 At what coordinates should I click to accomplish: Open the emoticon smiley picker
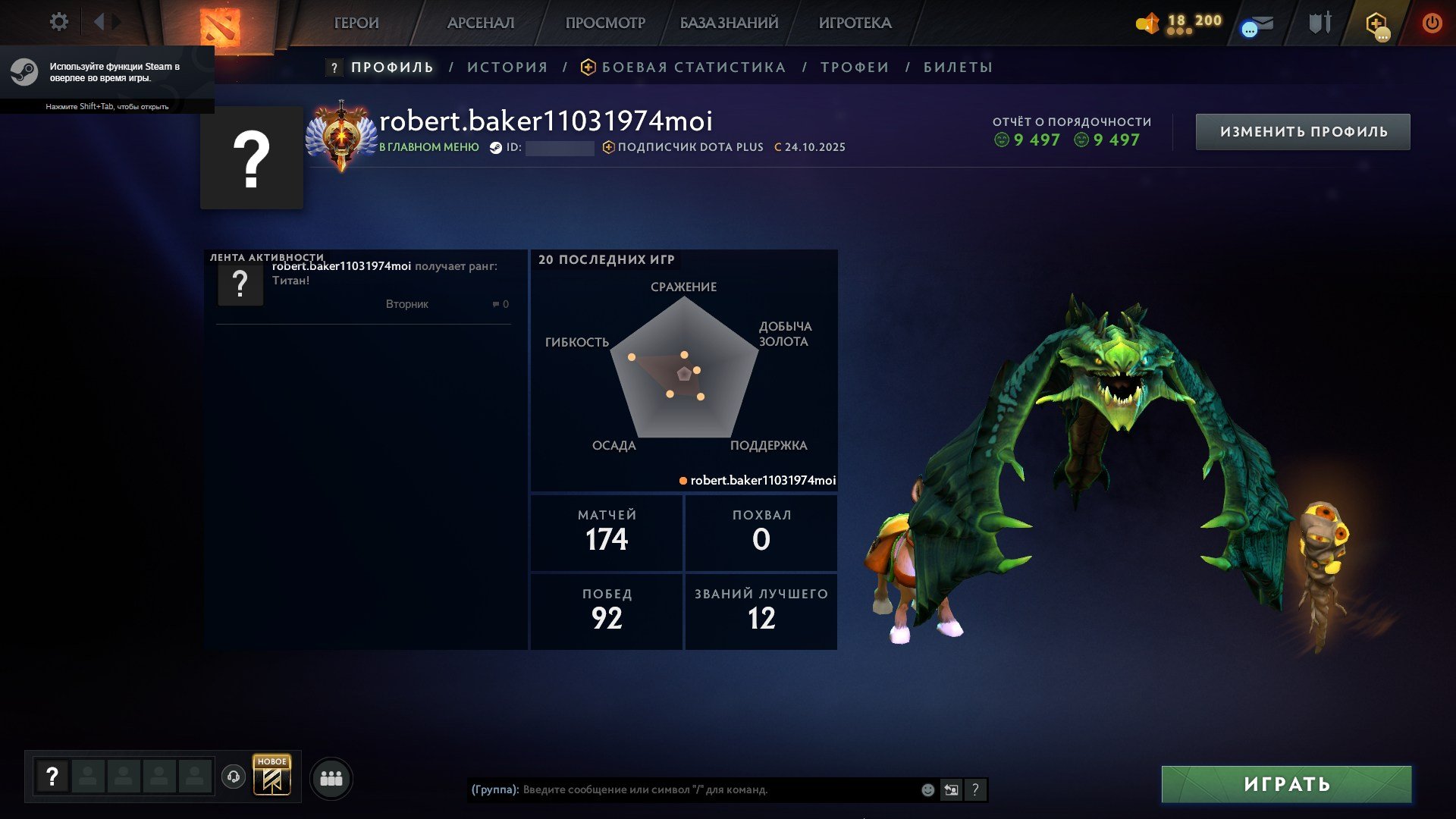click(x=927, y=789)
